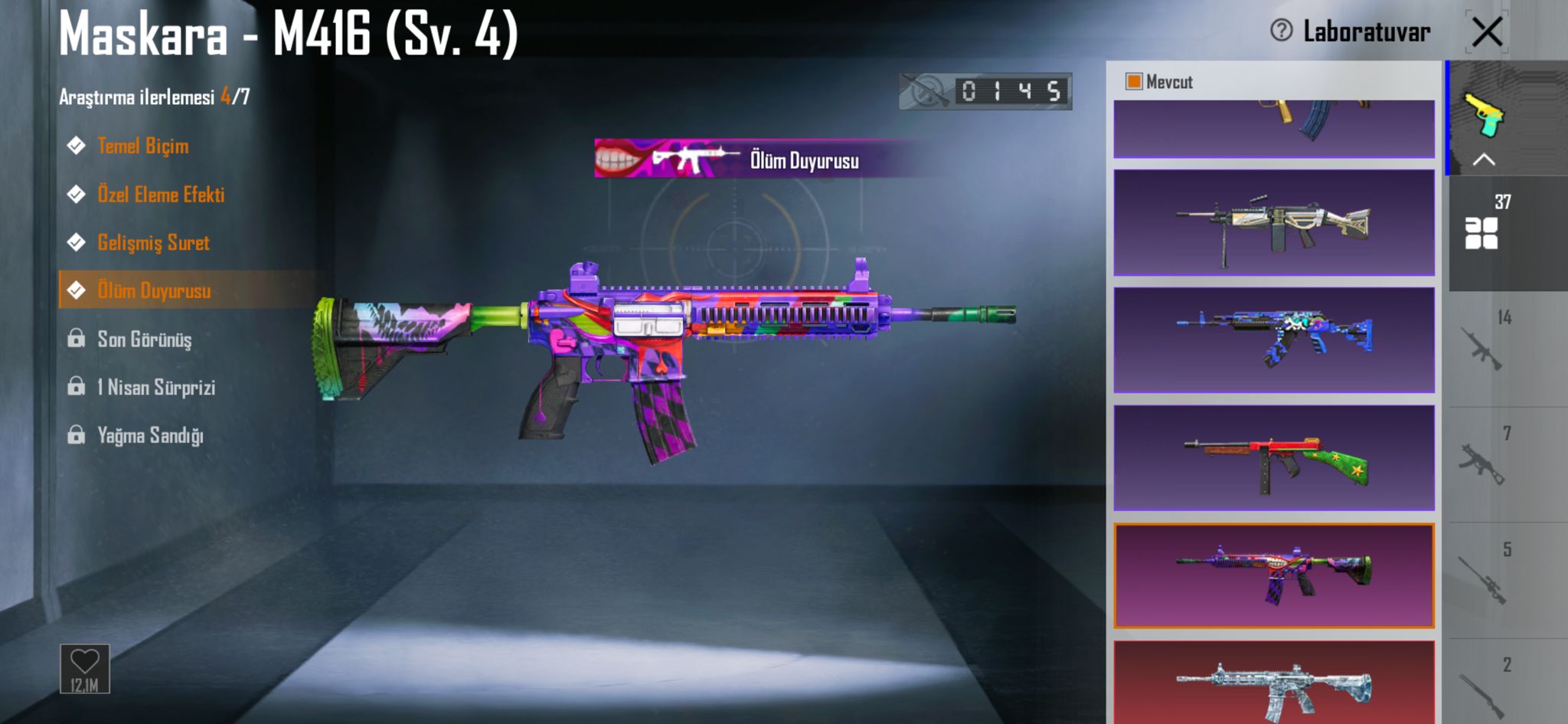Like the skin with the heart button

tap(85, 668)
